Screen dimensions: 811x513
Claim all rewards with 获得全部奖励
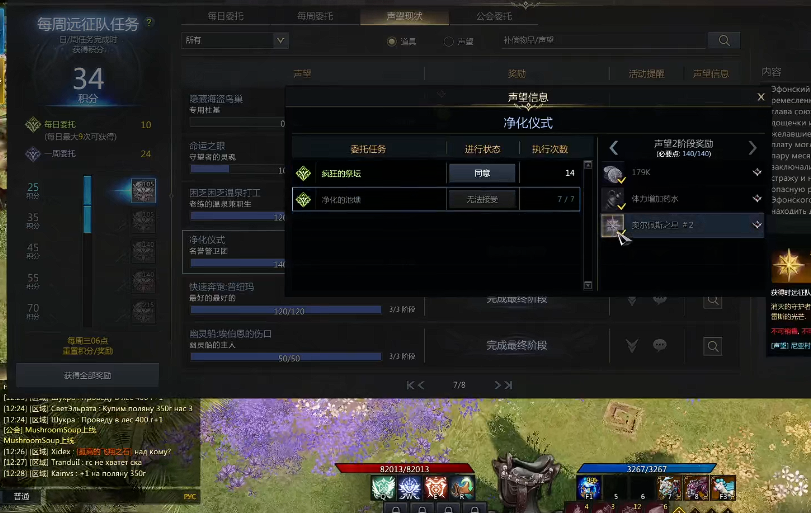tap(87, 375)
